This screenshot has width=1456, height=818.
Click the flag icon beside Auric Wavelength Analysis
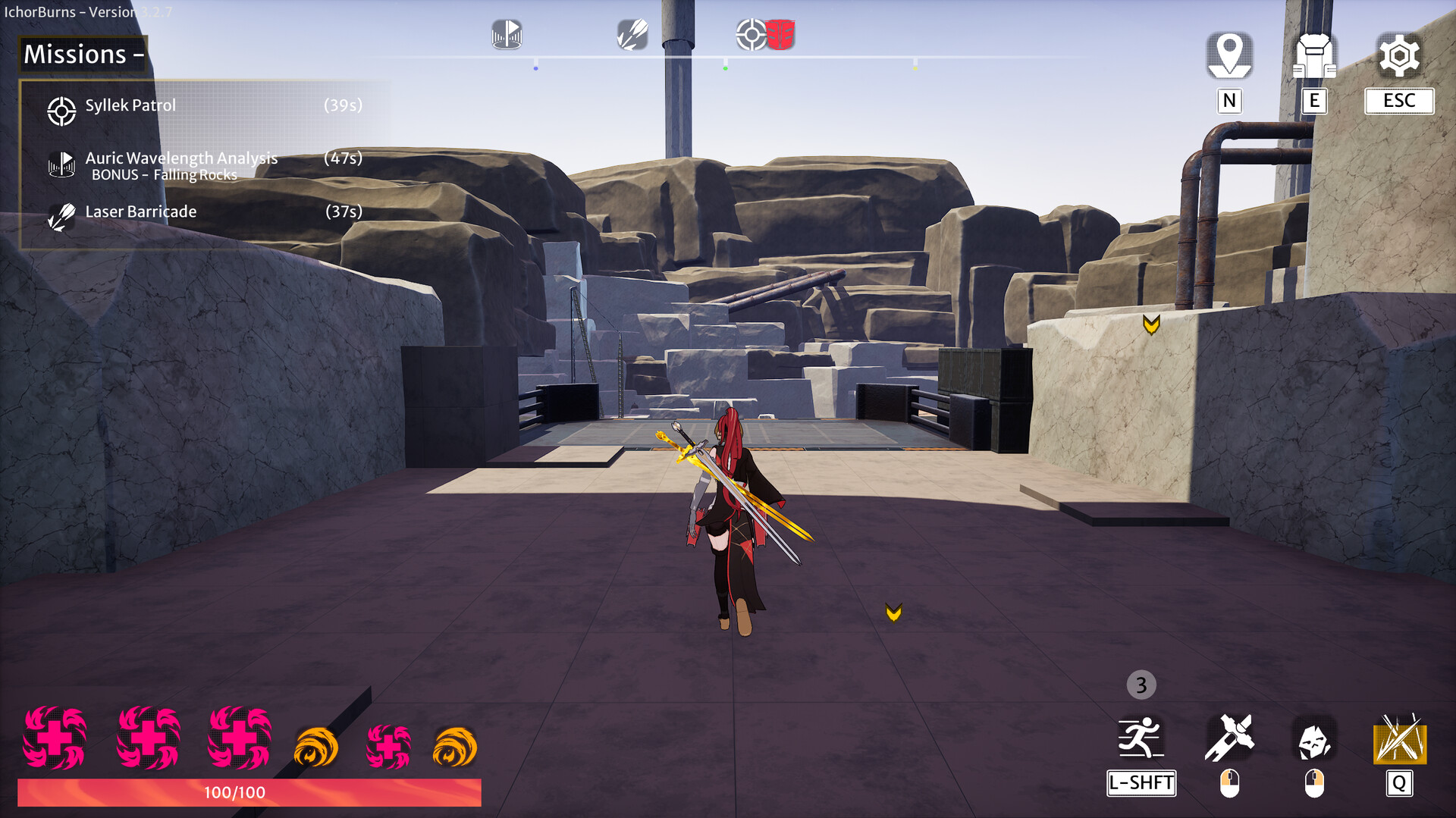[62, 164]
